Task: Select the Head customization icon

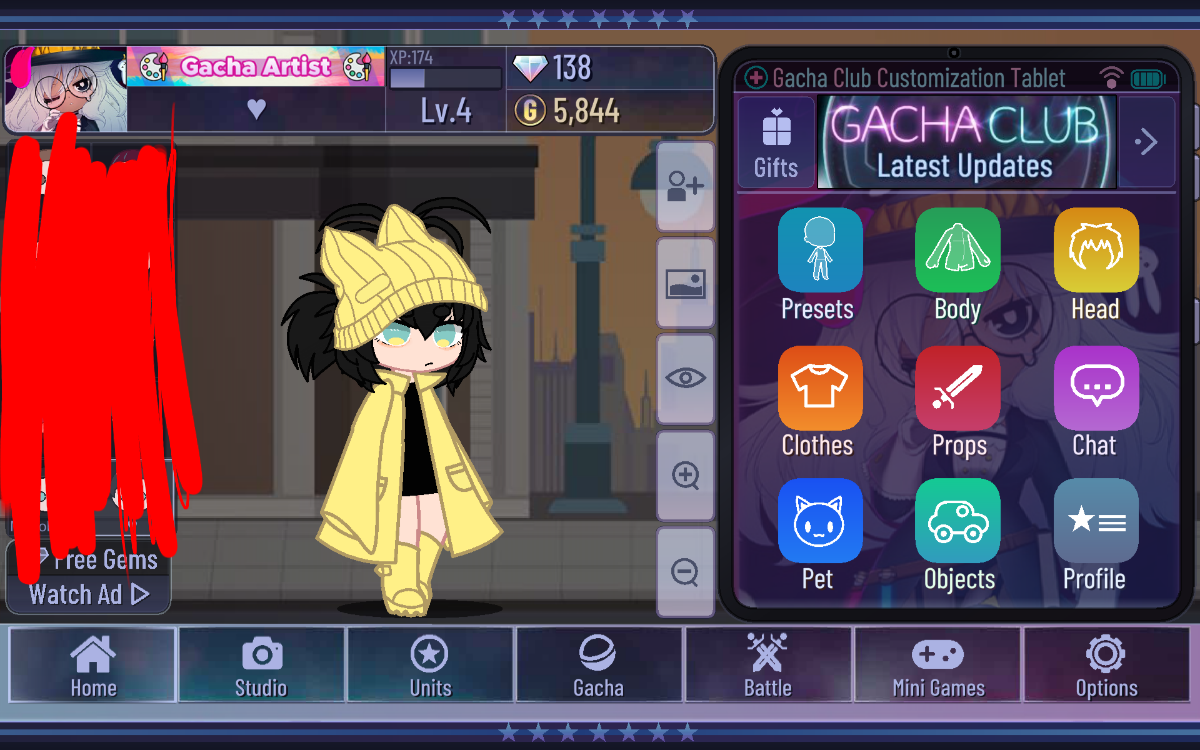Action: click(1095, 250)
